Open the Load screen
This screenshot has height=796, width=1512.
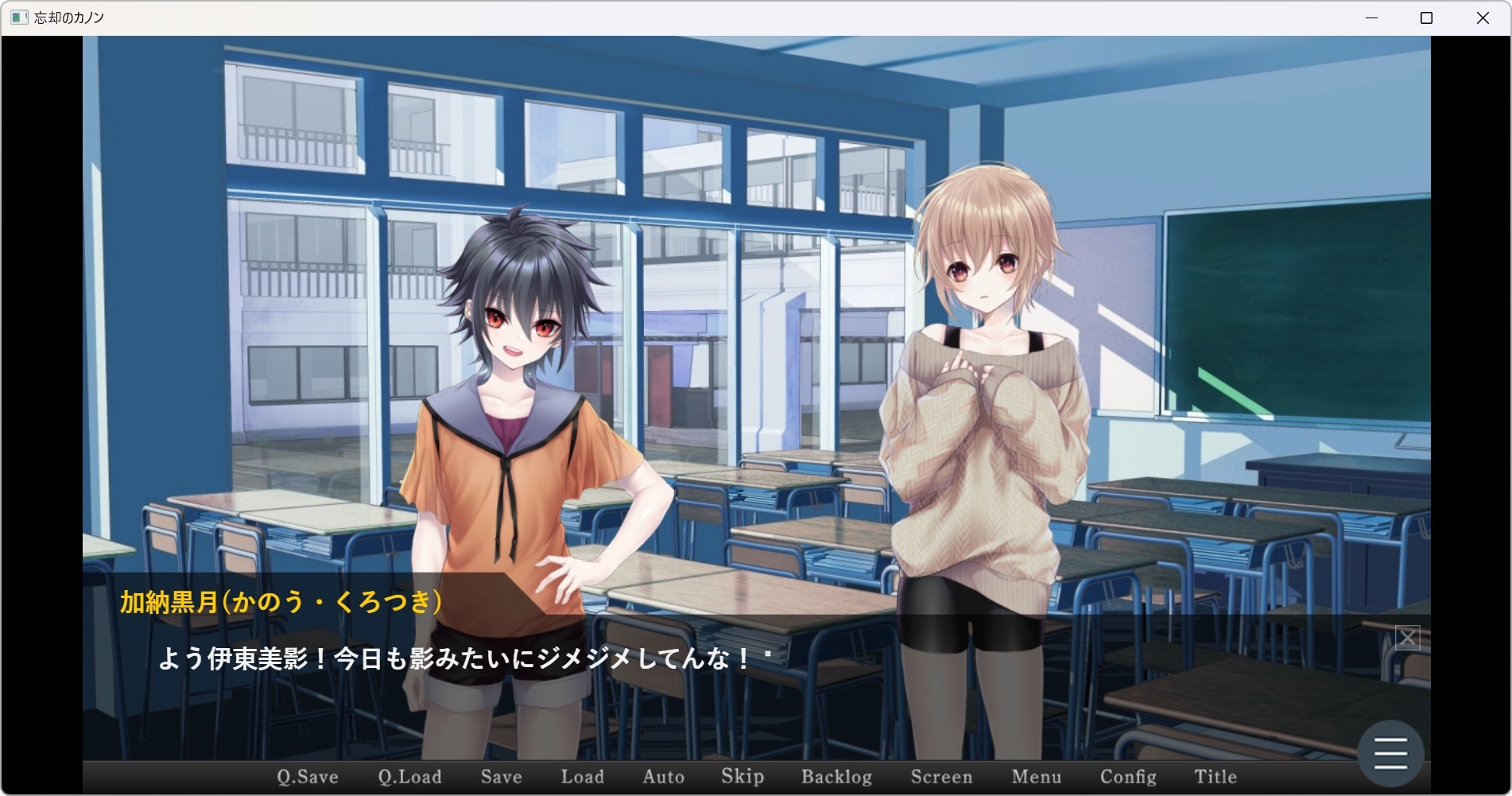point(582,777)
